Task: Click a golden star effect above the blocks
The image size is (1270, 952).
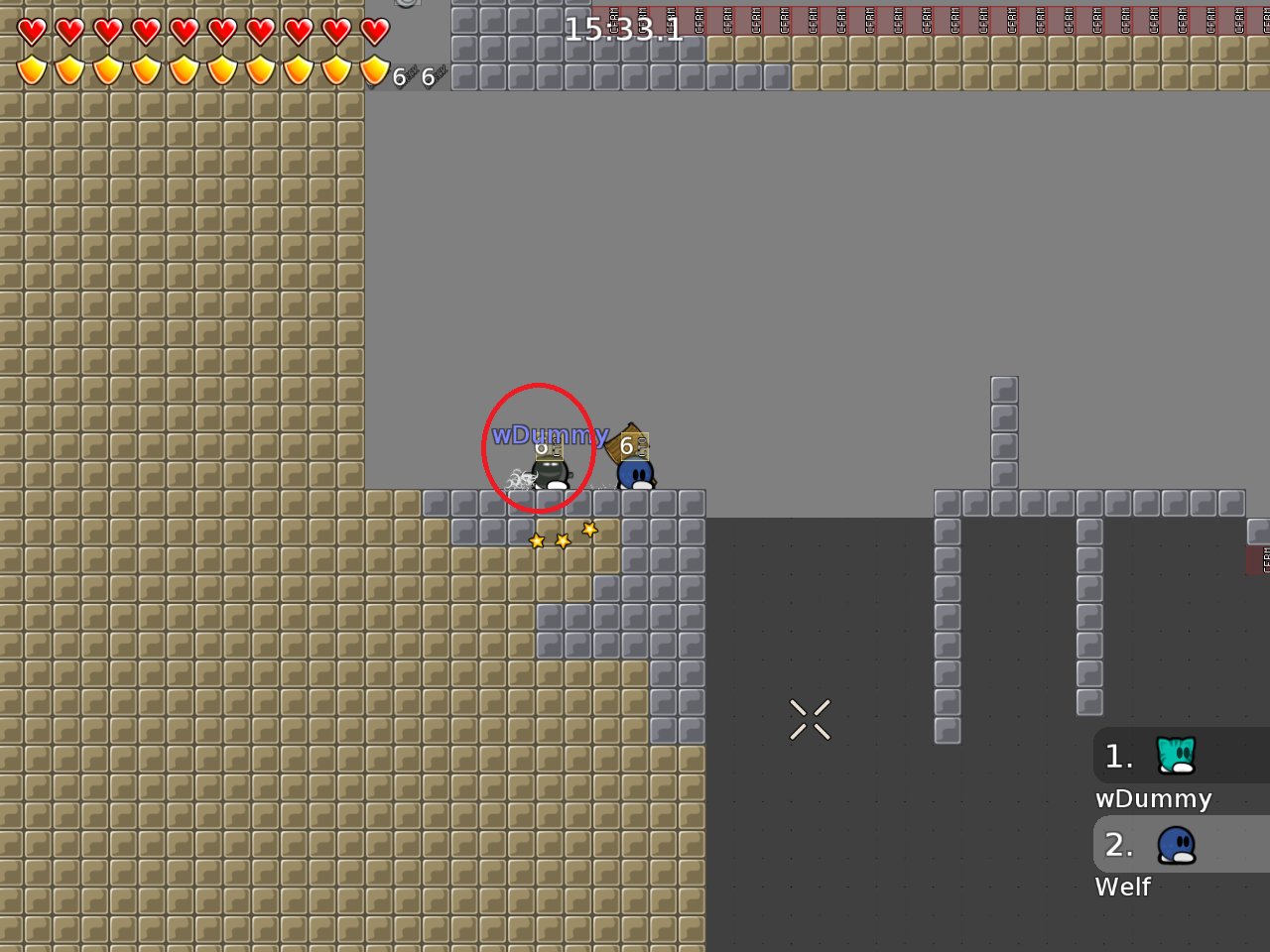Action: 563,538
